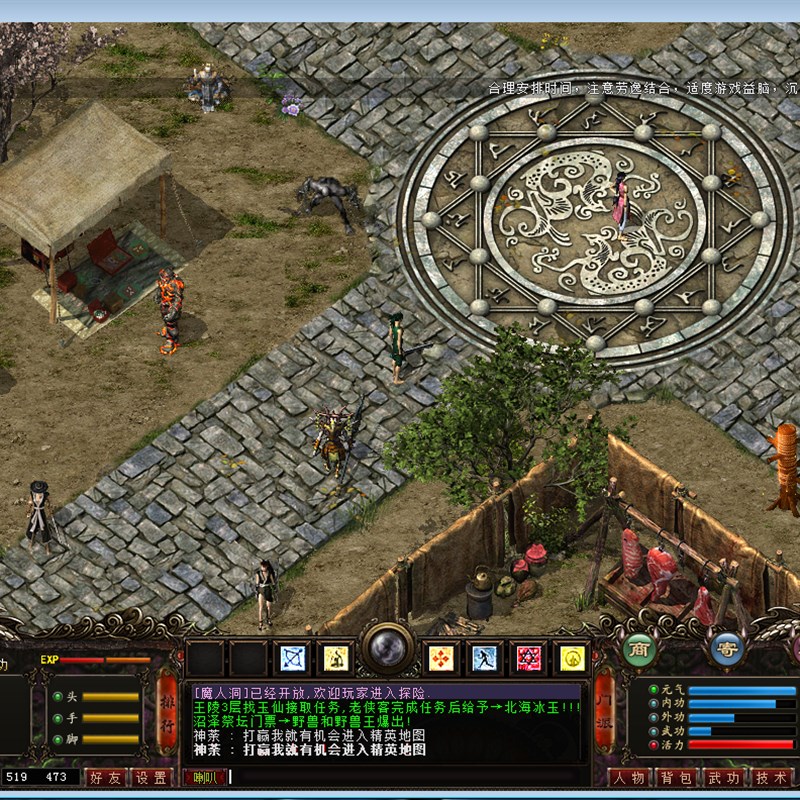The height and width of the screenshot is (800, 800).
Task: Activate the four red diamonds skill
Action: click(441, 657)
